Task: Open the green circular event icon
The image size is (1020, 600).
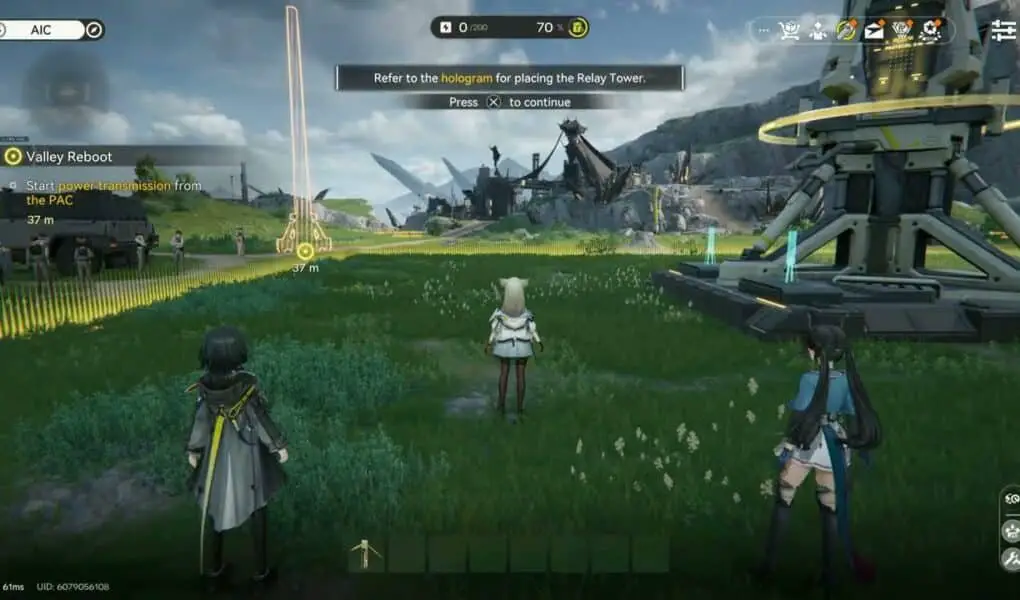Action: click(x=847, y=31)
